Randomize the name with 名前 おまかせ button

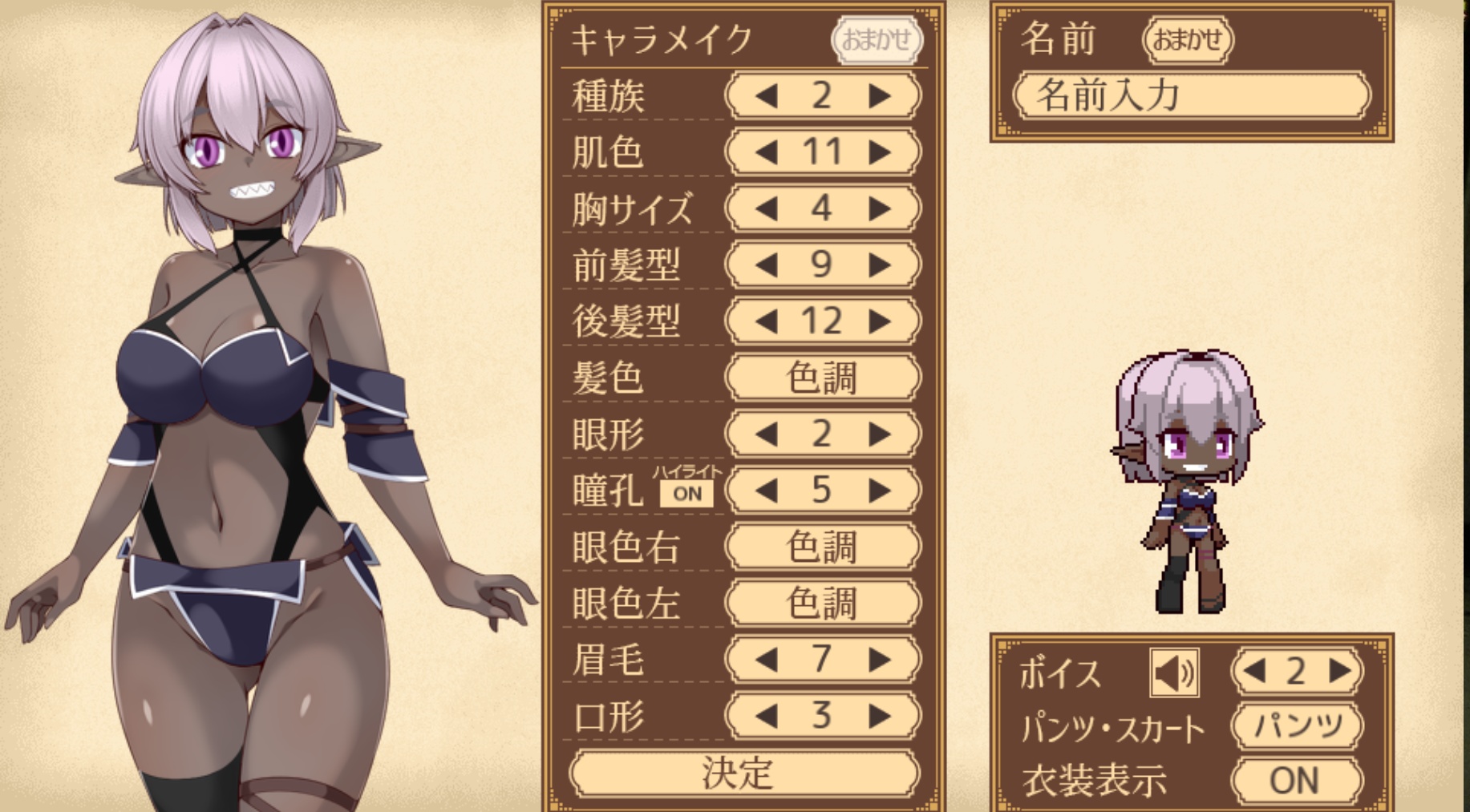coord(1187,39)
